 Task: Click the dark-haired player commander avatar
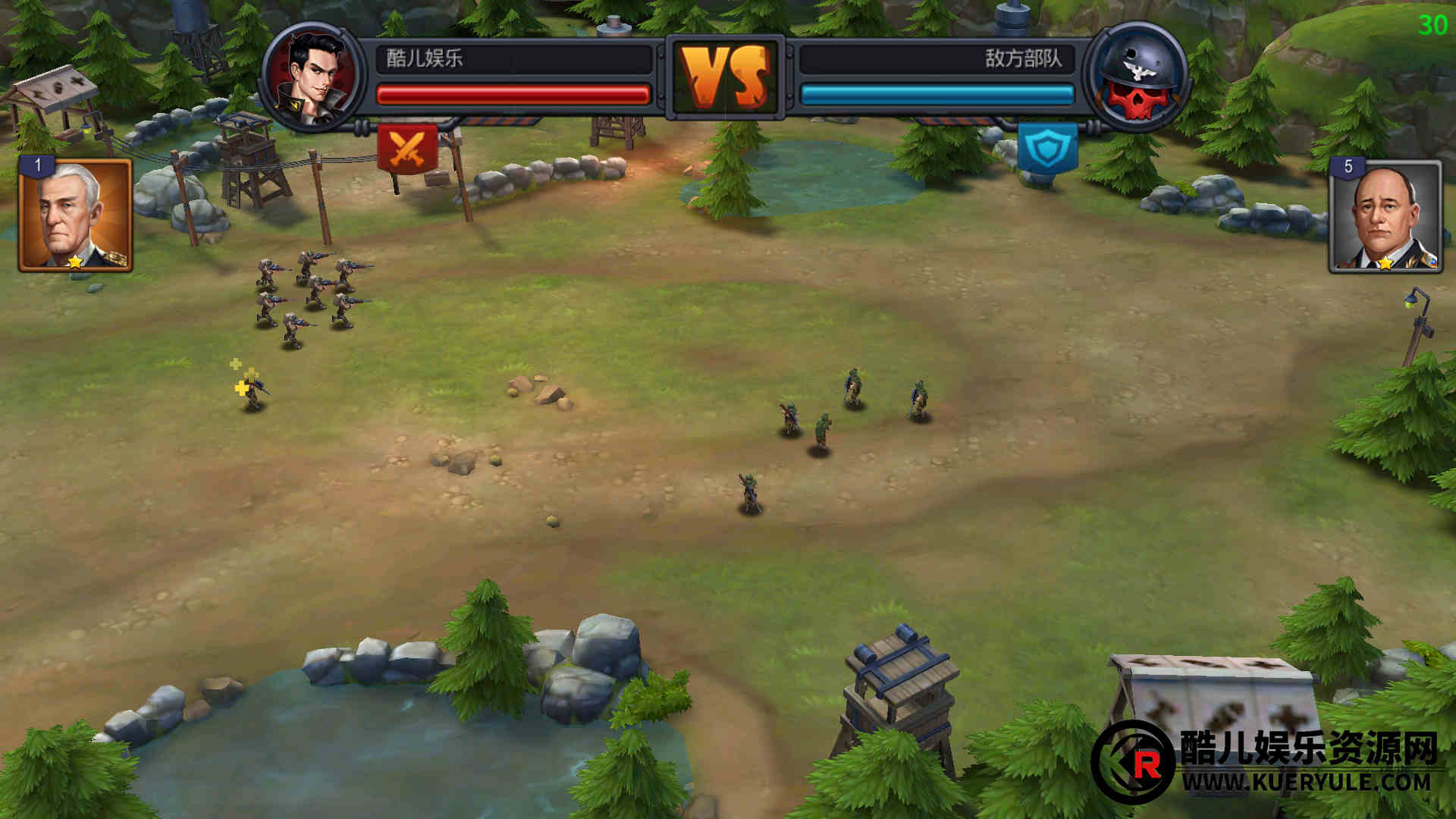312,77
